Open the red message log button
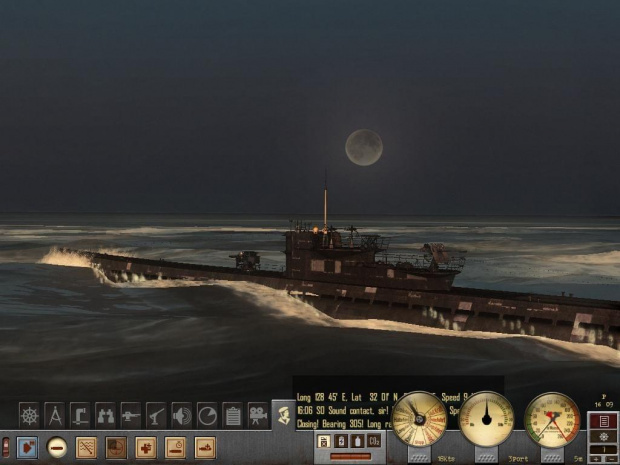Screen dimensions: 620x465 [x=603, y=421]
